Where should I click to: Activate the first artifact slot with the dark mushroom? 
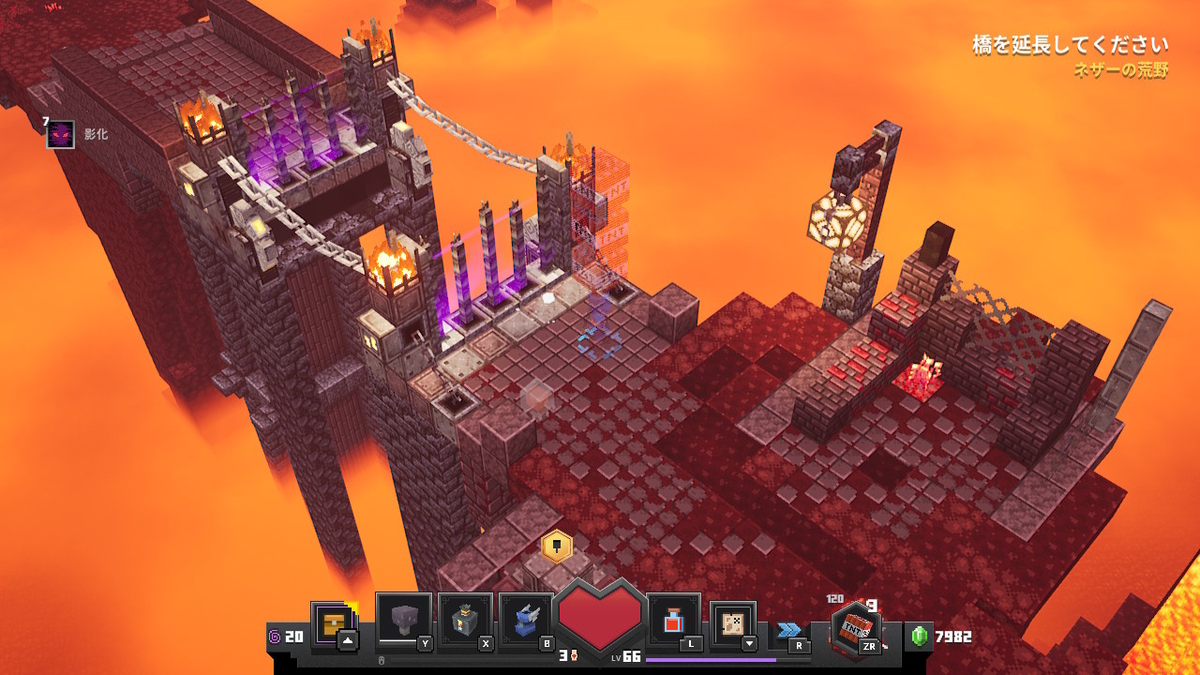(404, 621)
